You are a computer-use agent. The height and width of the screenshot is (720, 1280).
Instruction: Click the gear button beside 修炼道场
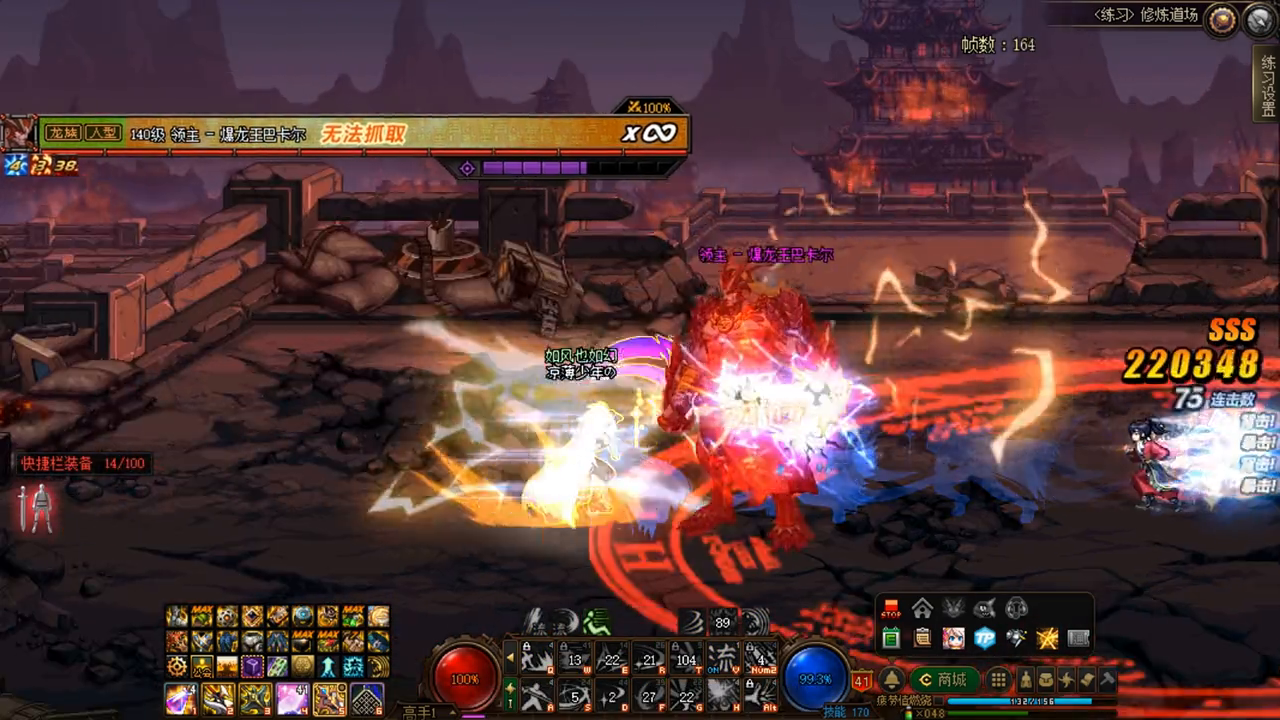1220,20
